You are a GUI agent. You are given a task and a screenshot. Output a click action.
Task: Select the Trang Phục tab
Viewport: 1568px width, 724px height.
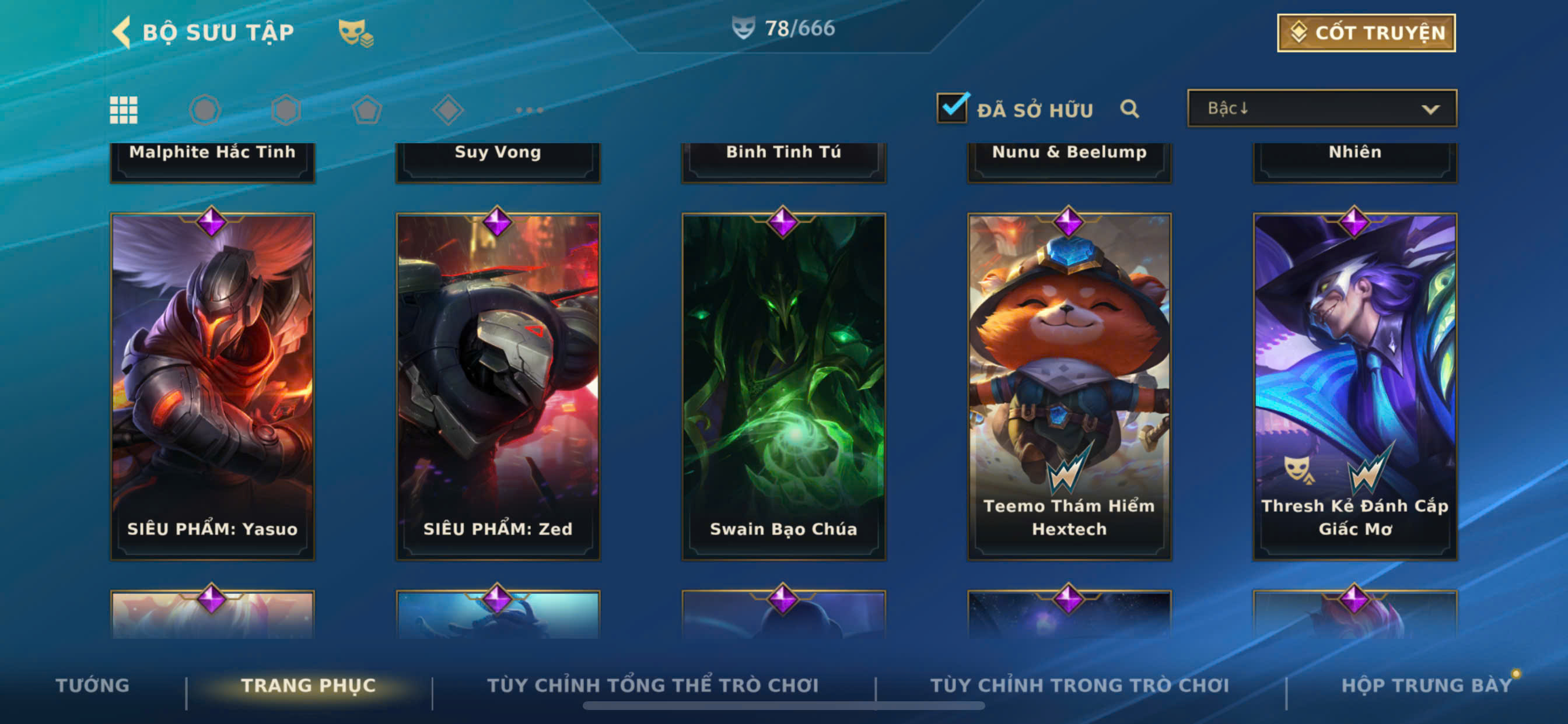309,685
